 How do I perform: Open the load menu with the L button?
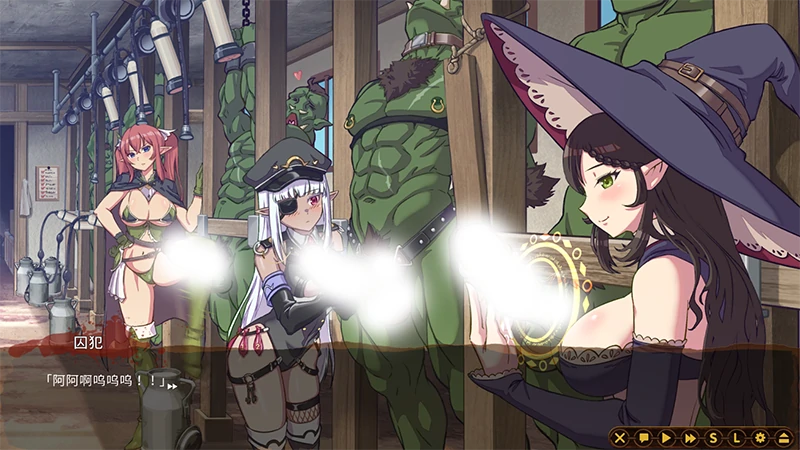pyautogui.click(x=736, y=437)
